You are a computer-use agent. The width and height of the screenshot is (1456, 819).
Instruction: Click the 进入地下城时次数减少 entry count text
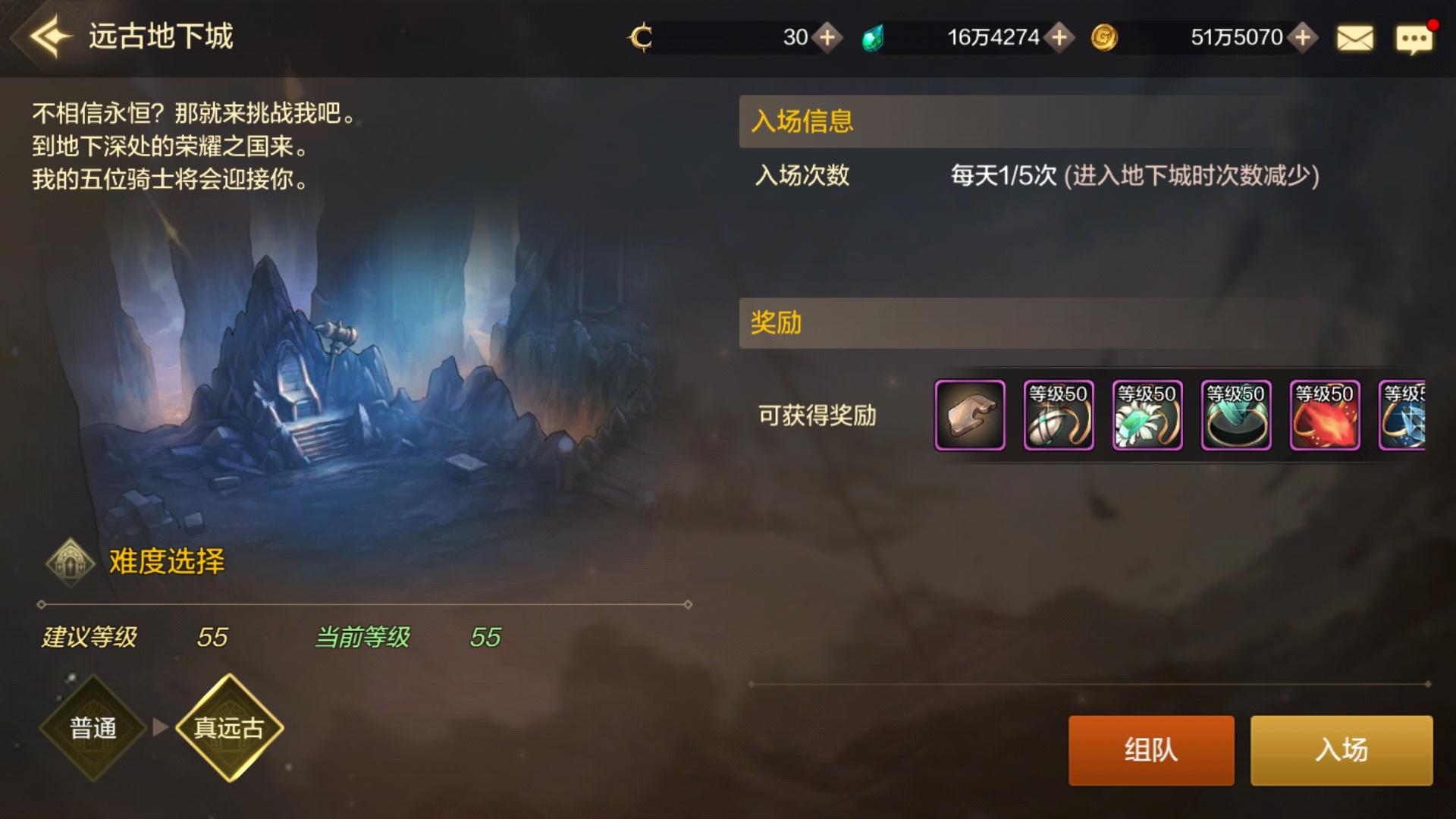(1193, 175)
